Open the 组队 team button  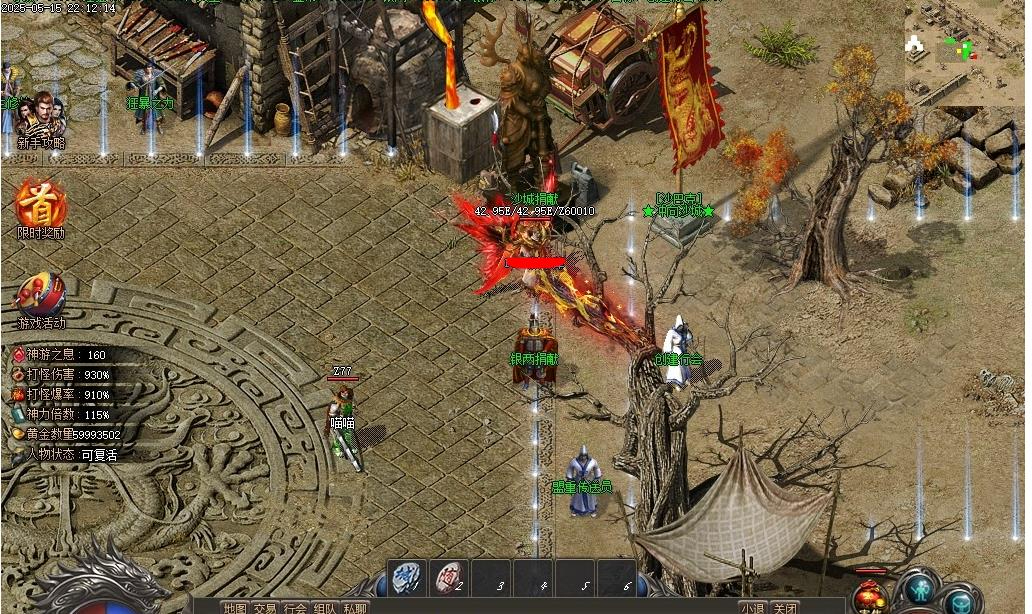tap(325, 607)
